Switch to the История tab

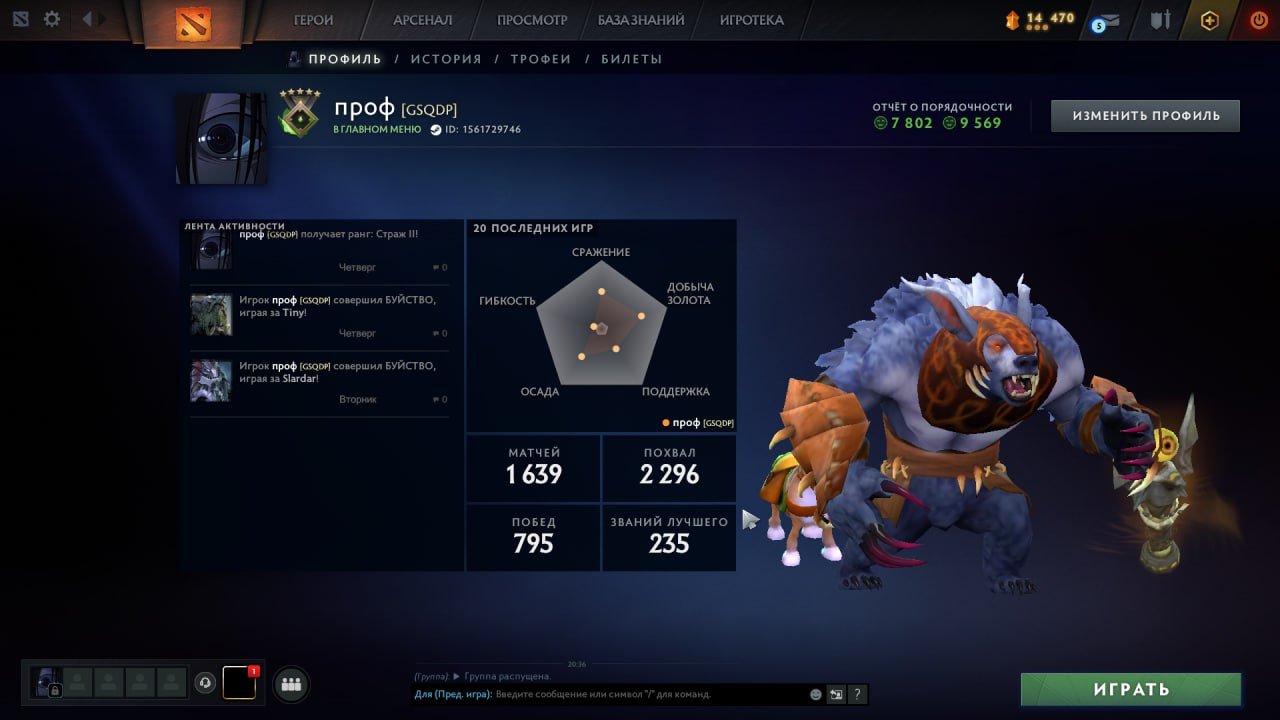[x=446, y=59]
